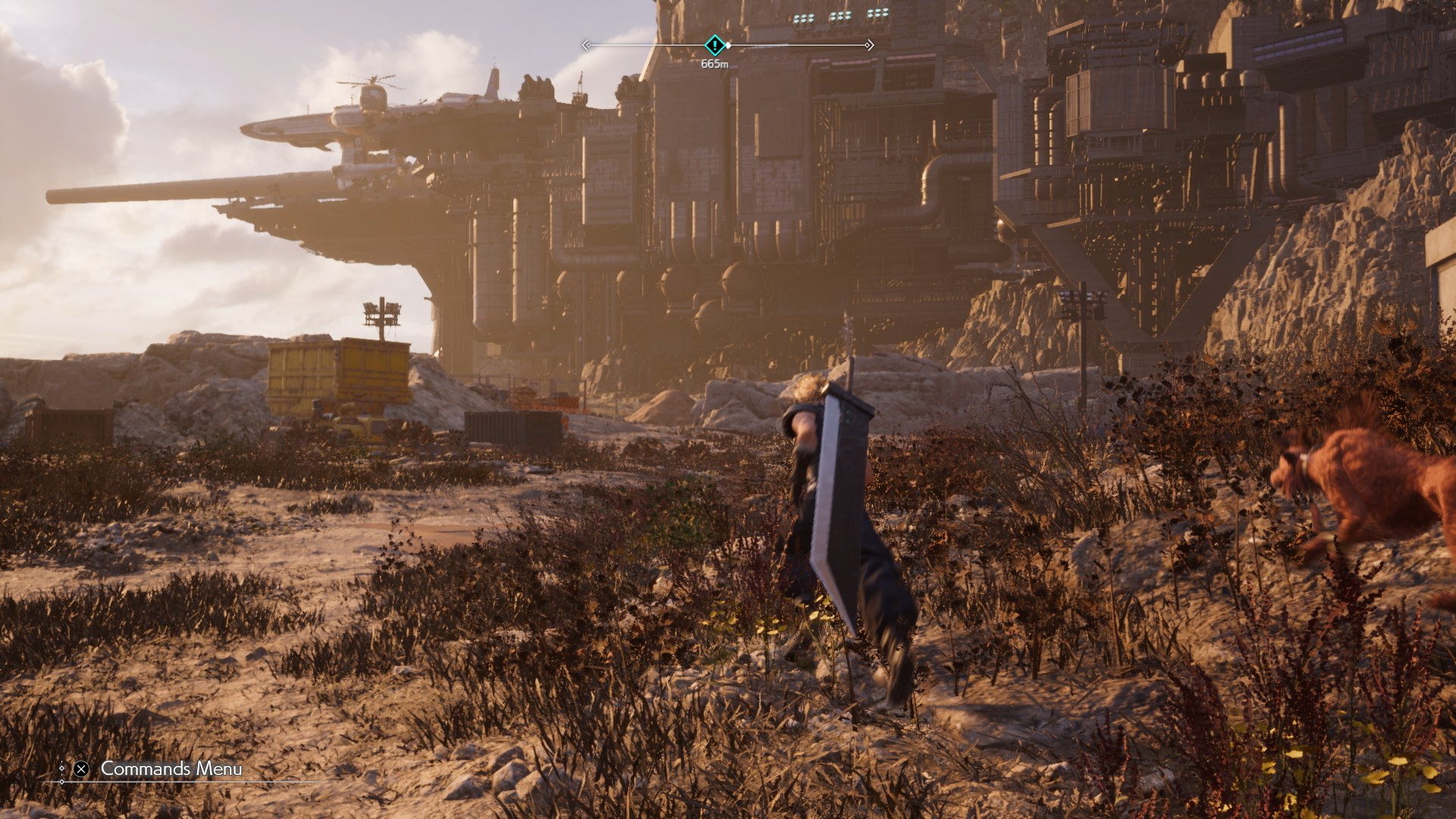Click the right chevron on the compass bar
1456x819 pixels.
pos(869,45)
